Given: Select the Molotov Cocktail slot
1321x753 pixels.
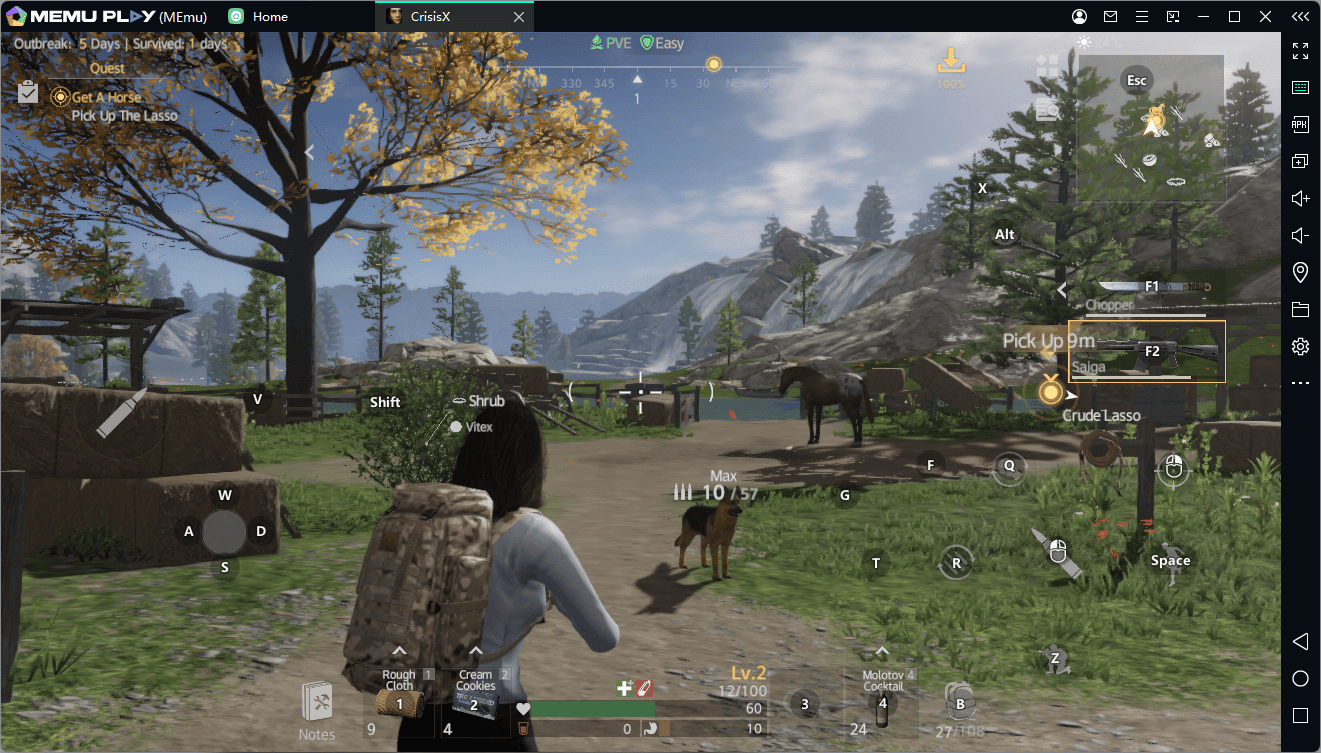Looking at the screenshot, I should (882, 703).
